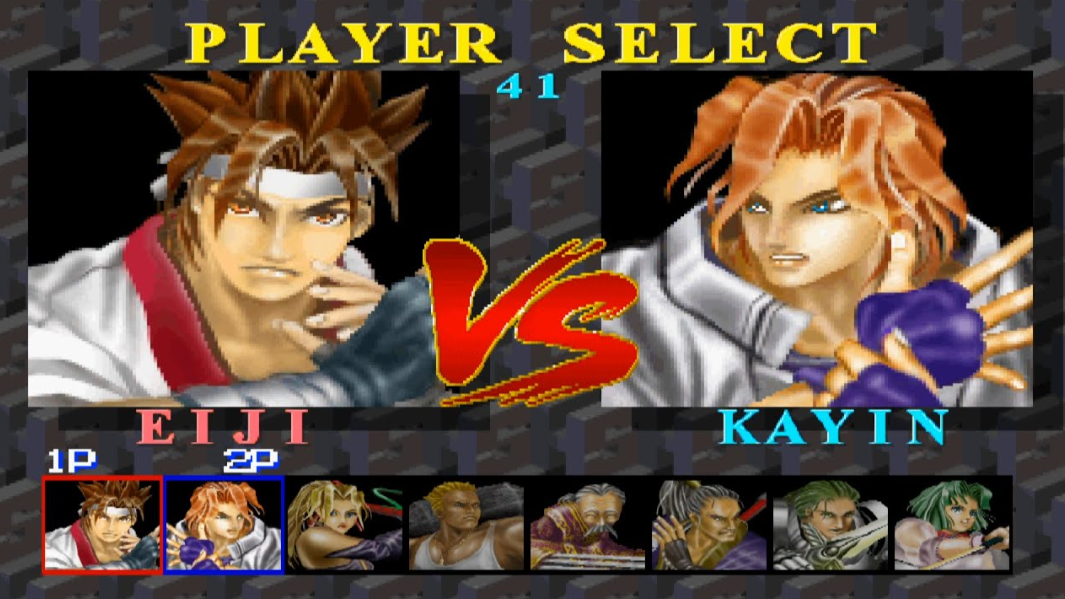Pick the blonde woman with the whip

345,524
